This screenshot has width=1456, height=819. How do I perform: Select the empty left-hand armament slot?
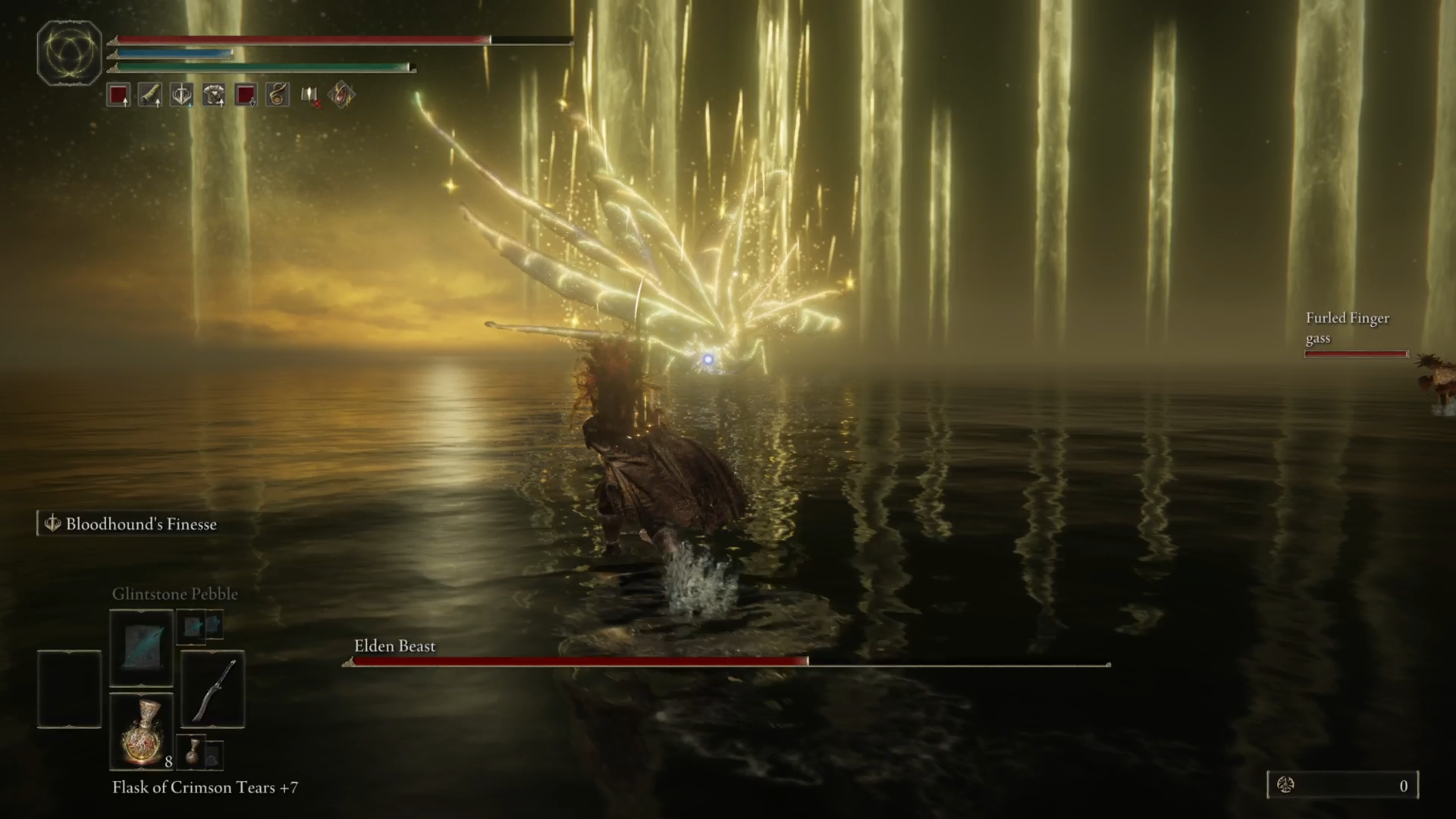click(x=69, y=689)
